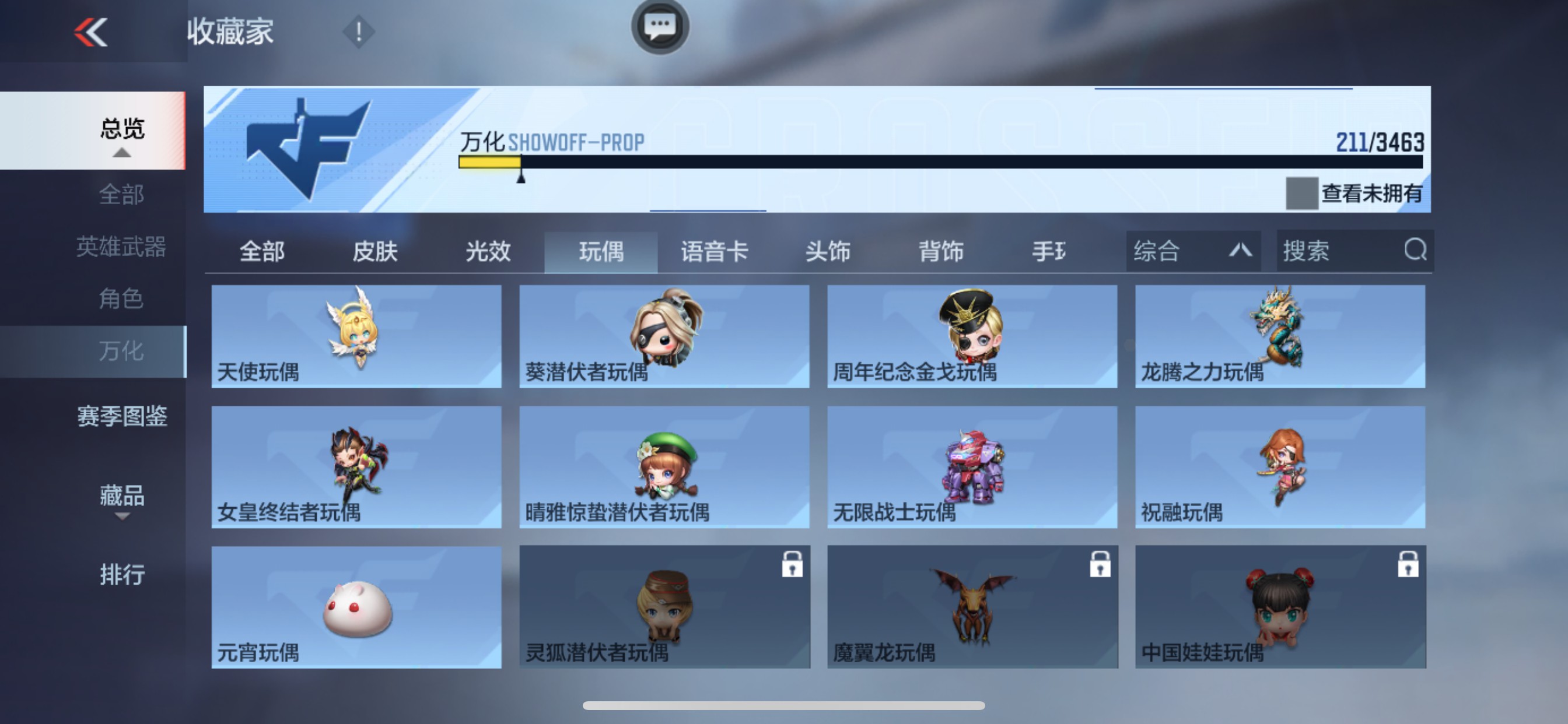Select the 万化 category in the sidebar

[122, 350]
